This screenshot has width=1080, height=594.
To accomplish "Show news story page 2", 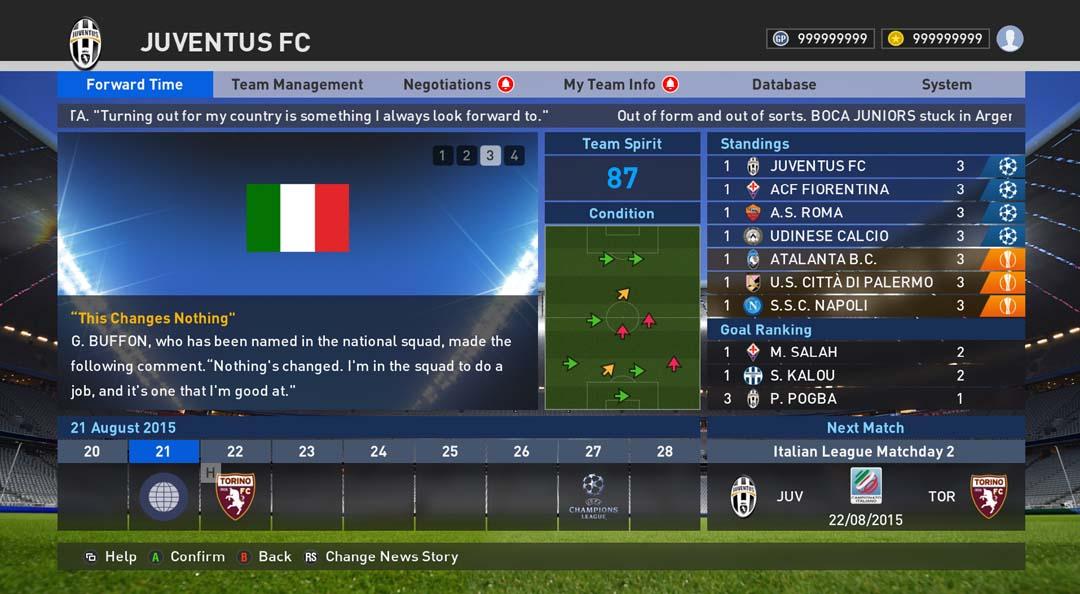I will click(466, 155).
